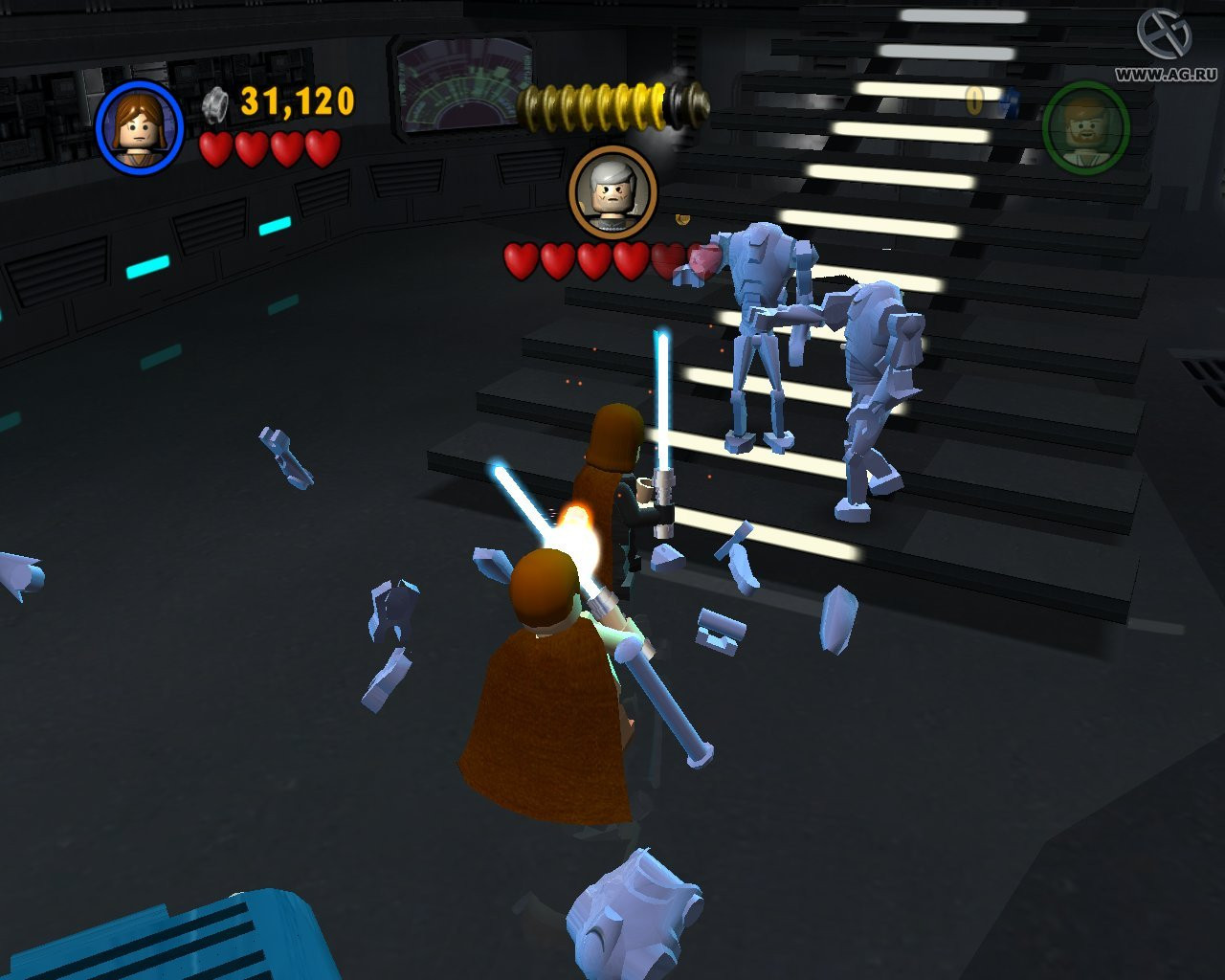Toggle the first heart in Anakin's health row
Screen dimensions: 1225x980
(216, 150)
